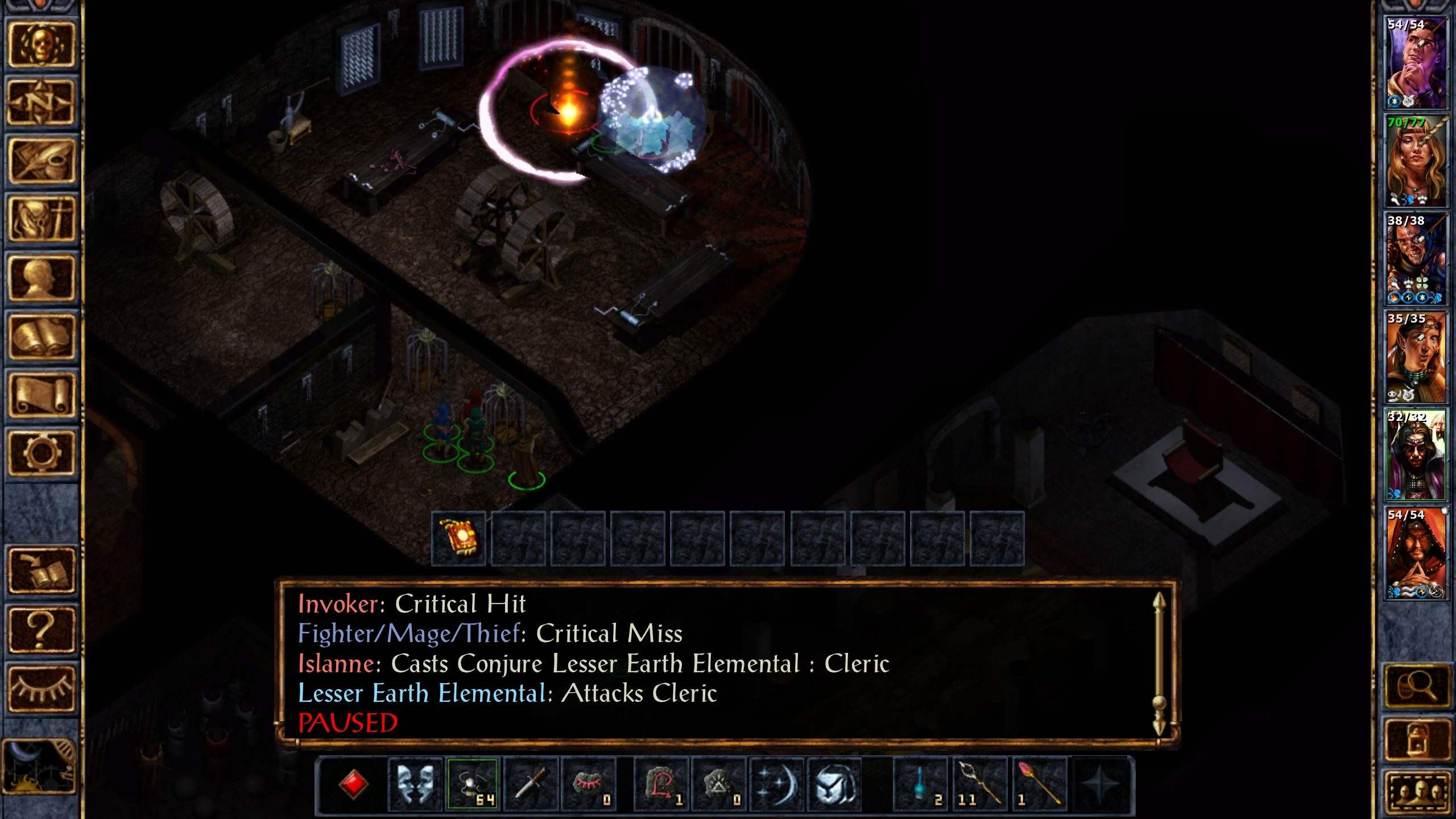Image resolution: width=1456 pixels, height=819 pixels.
Task: Select the whole party with the three-helmets button
Action: [1416, 791]
